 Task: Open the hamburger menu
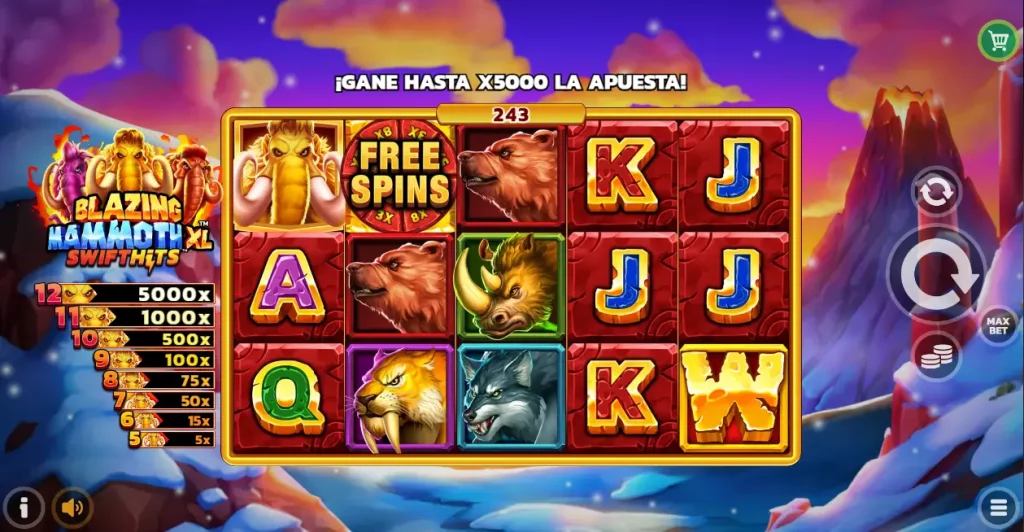998,506
